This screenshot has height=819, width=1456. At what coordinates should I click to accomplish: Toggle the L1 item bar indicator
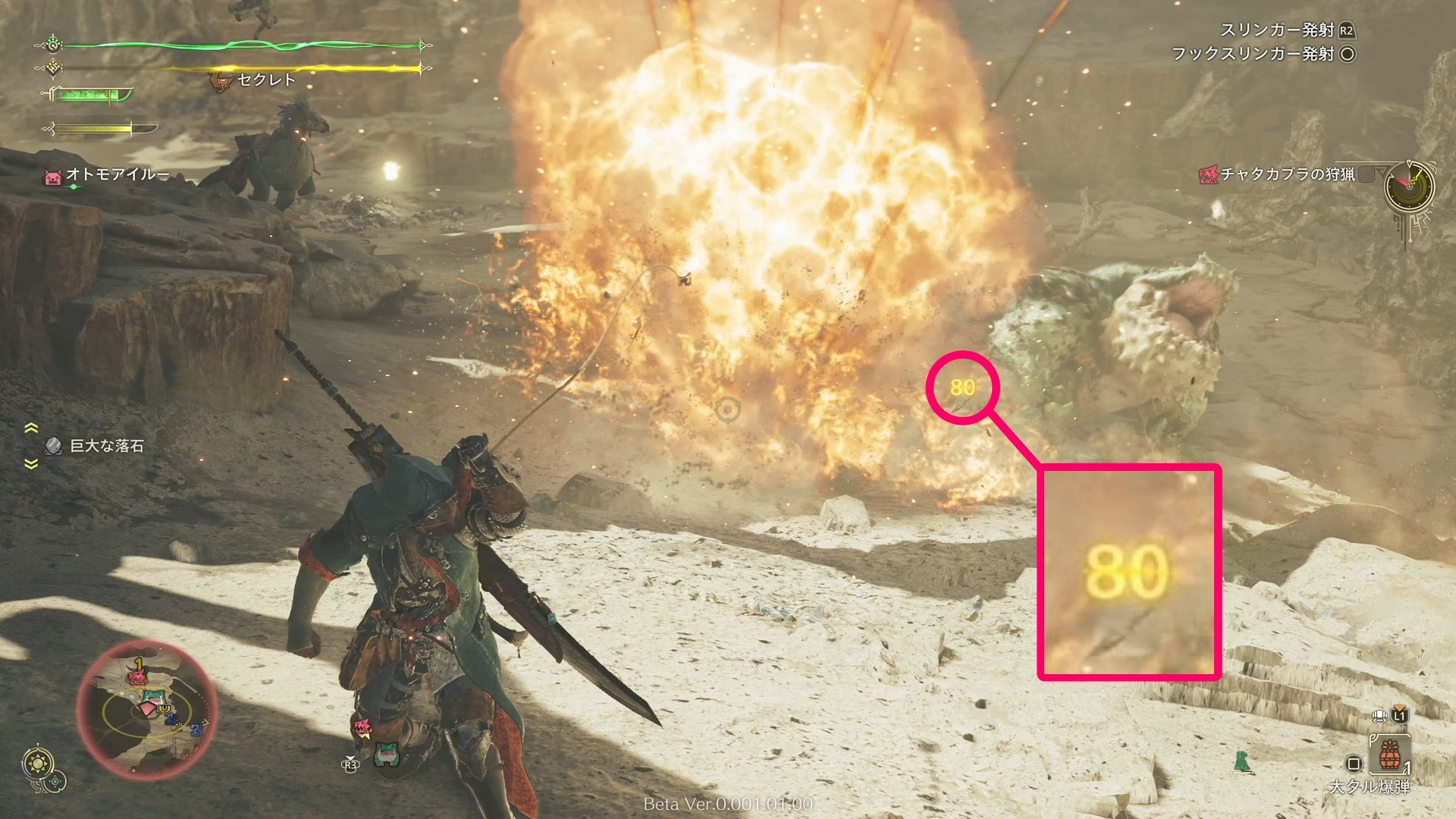click(1401, 715)
